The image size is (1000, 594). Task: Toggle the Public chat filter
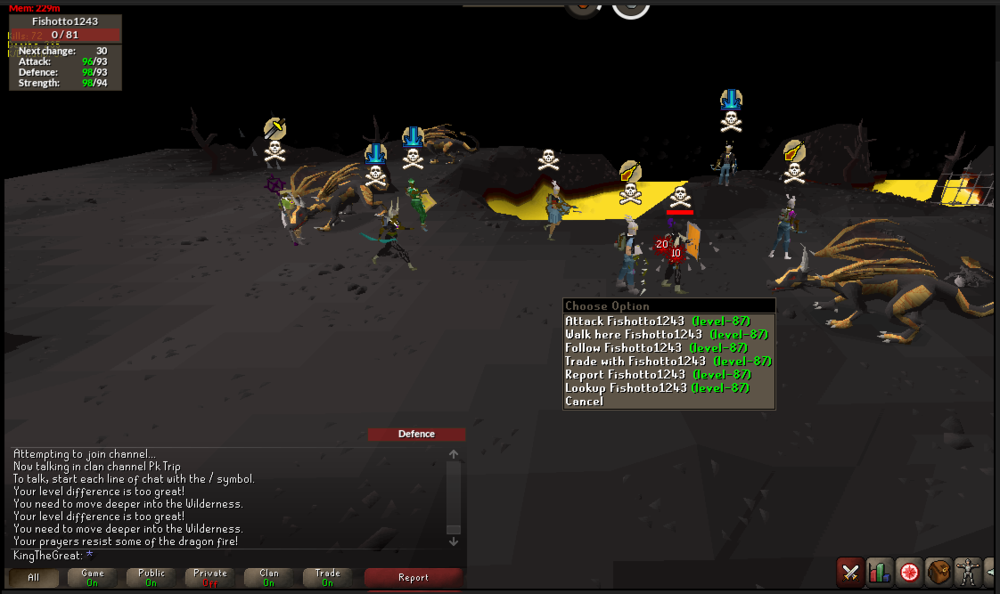[x=151, y=577]
